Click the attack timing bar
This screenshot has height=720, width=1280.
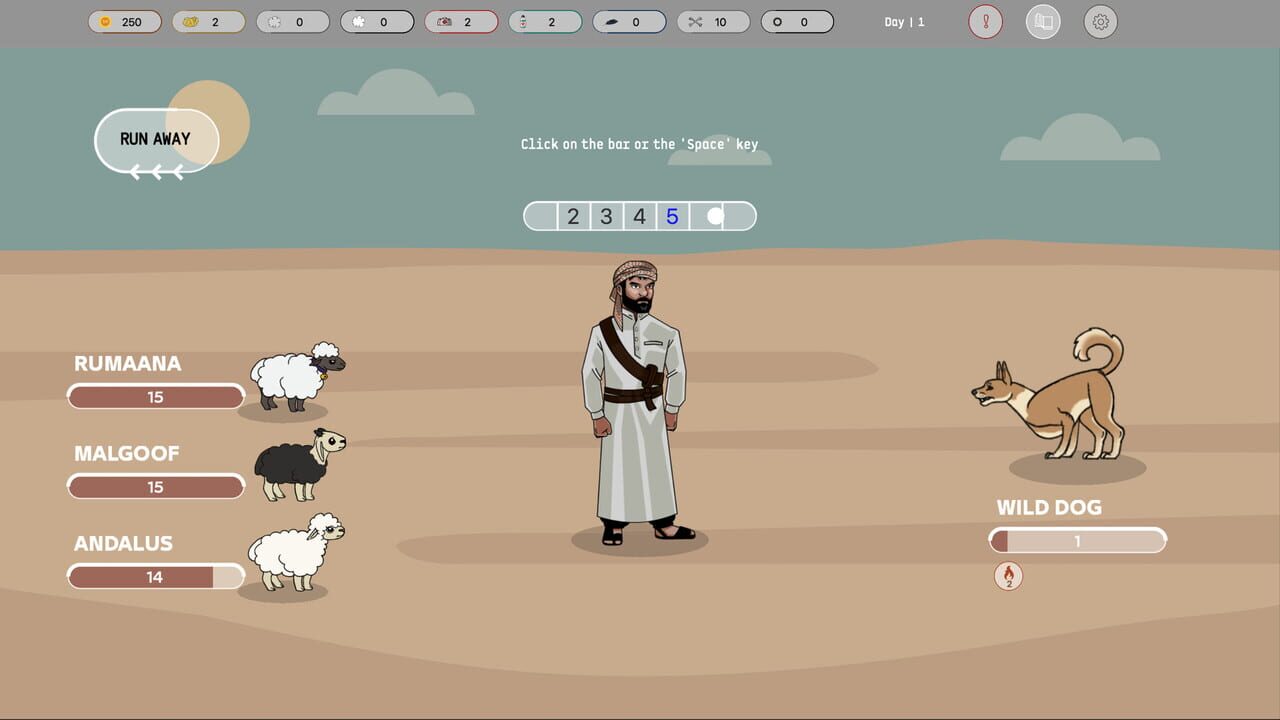639,215
